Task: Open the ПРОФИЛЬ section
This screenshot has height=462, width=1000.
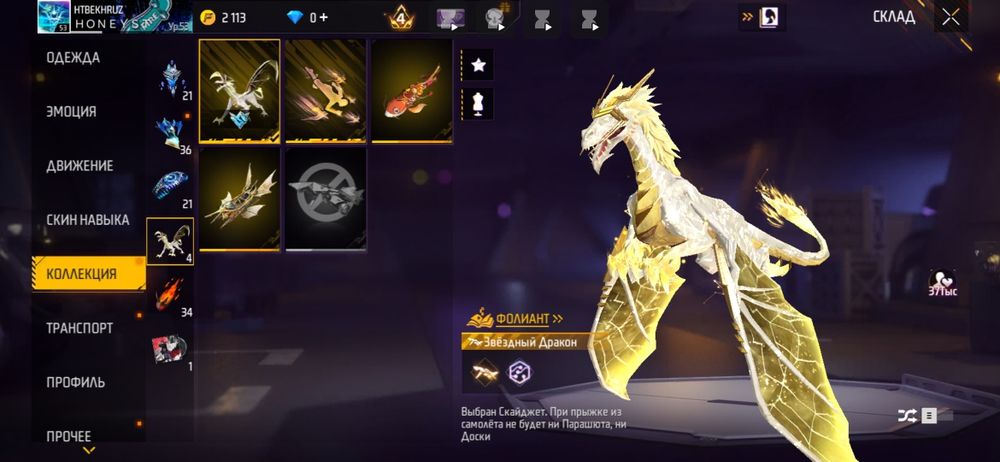Action: [75, 382]
